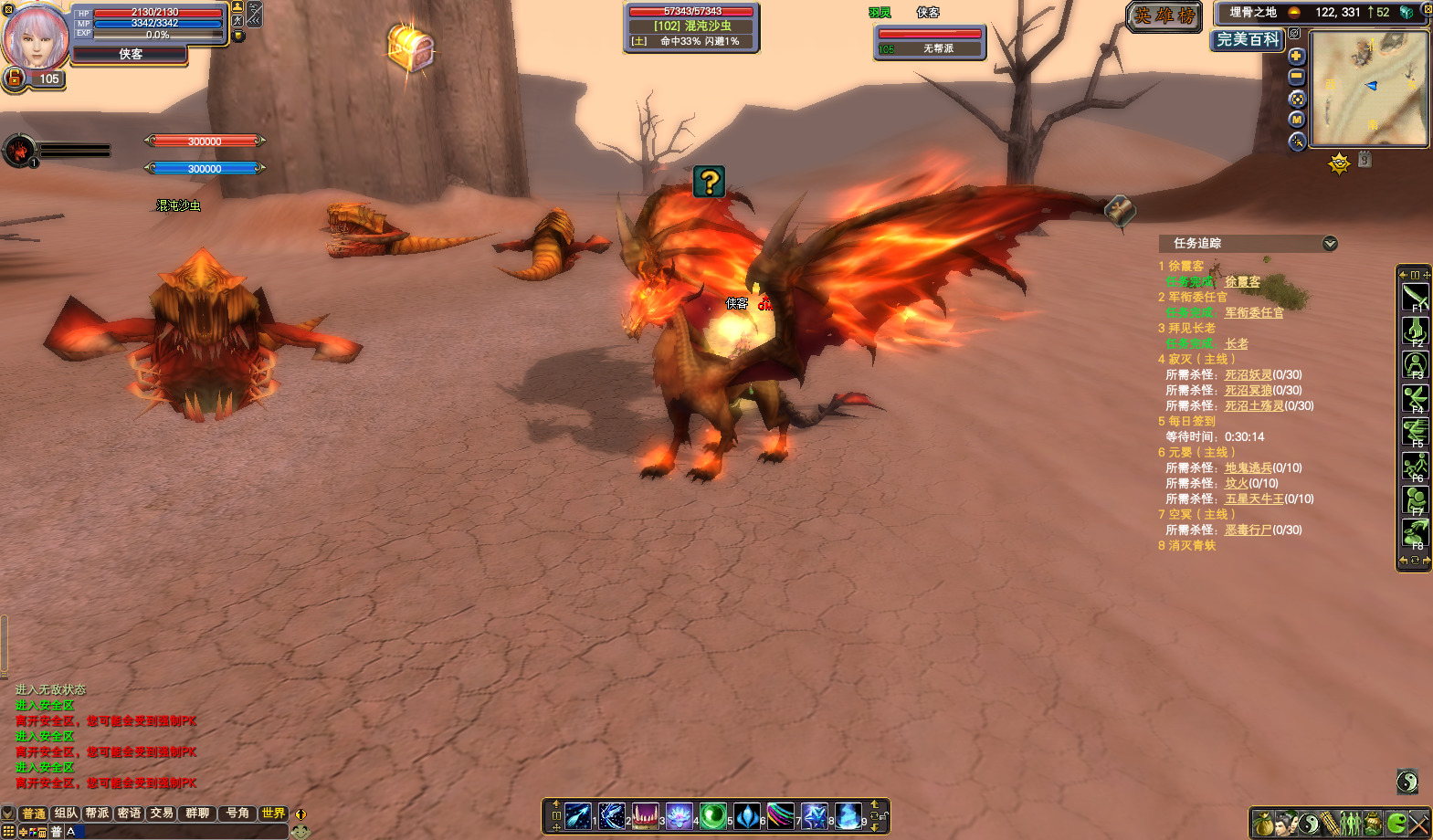Open the money bag inventory icon
This screenshot has height=840, width=1433.
click(1263, 824)
